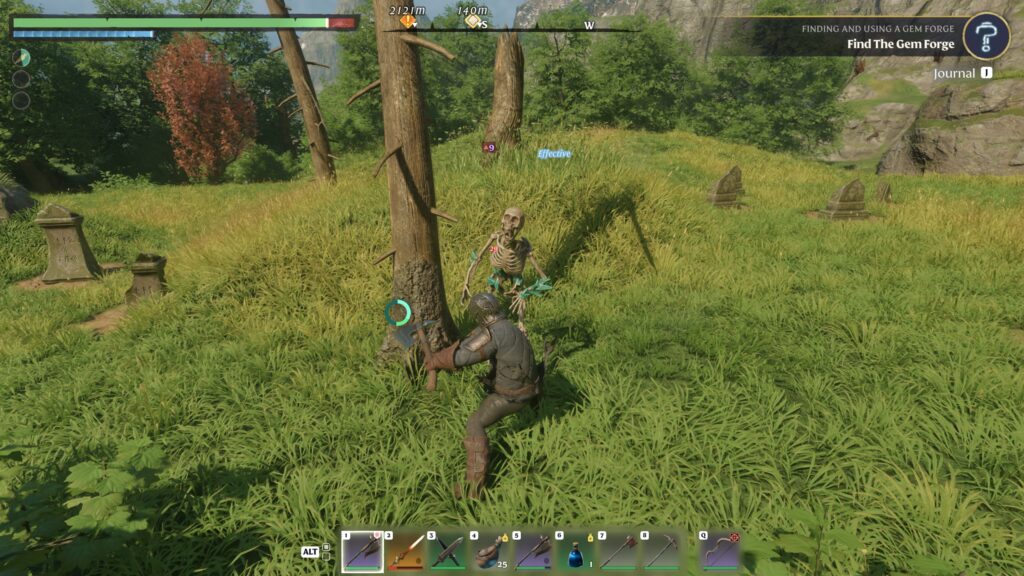Click the quest question-mark hook icon
Screen dimensions: 1024x576
tap(985, 37)
